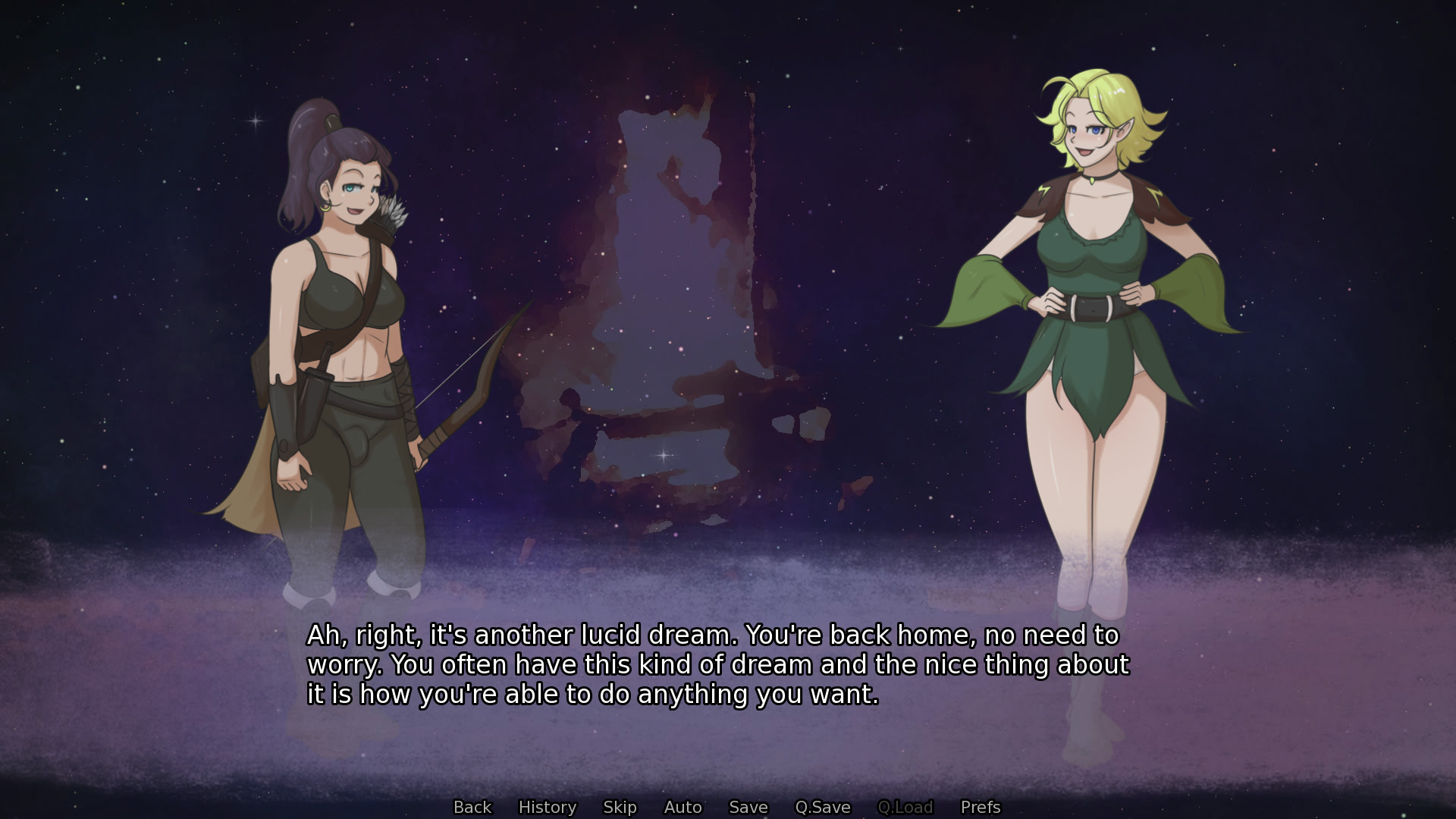
Task: Activate Skip mode
Action: pos(620,807)
